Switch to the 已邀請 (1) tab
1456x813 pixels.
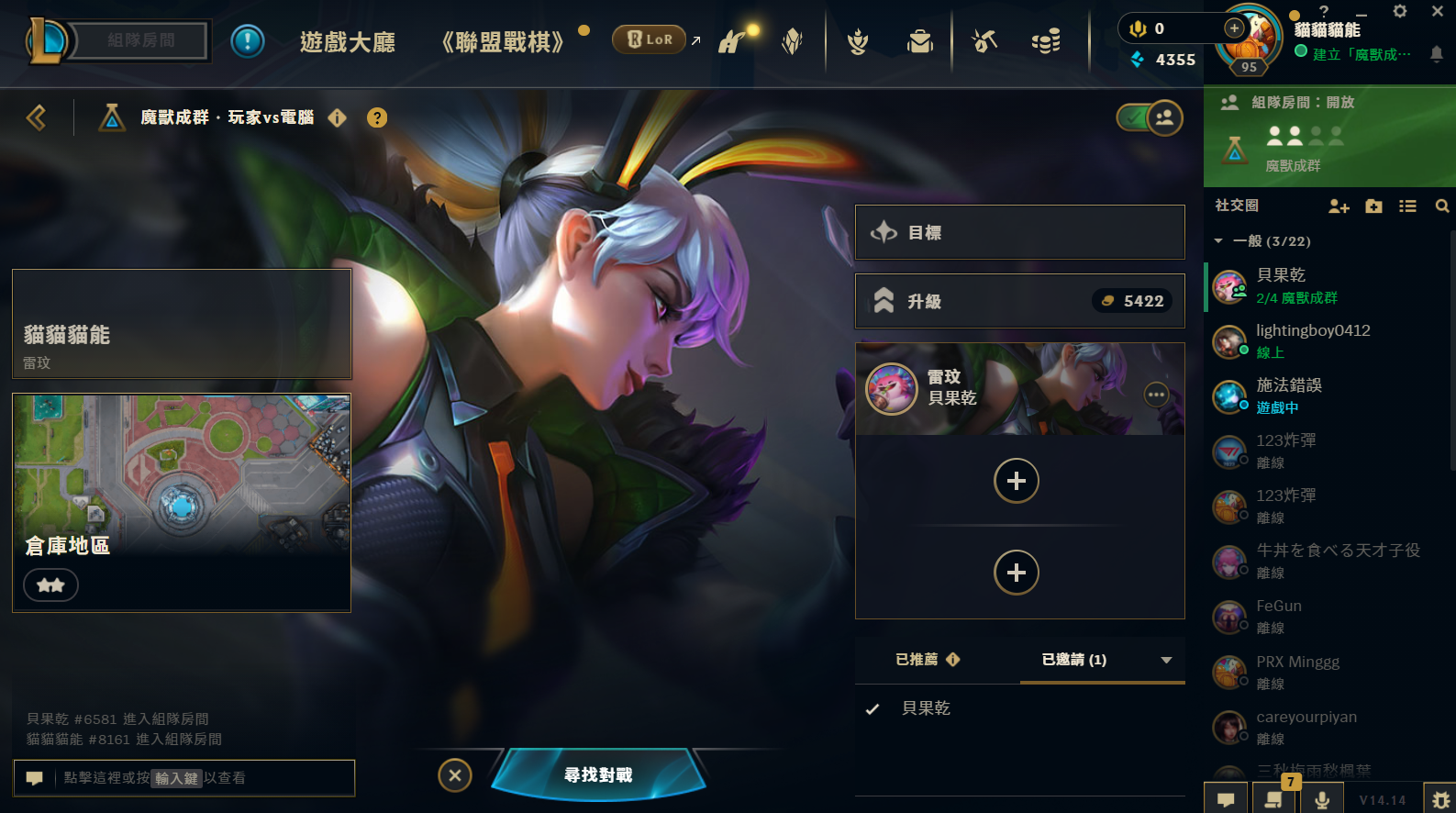tap(1074, 660)
